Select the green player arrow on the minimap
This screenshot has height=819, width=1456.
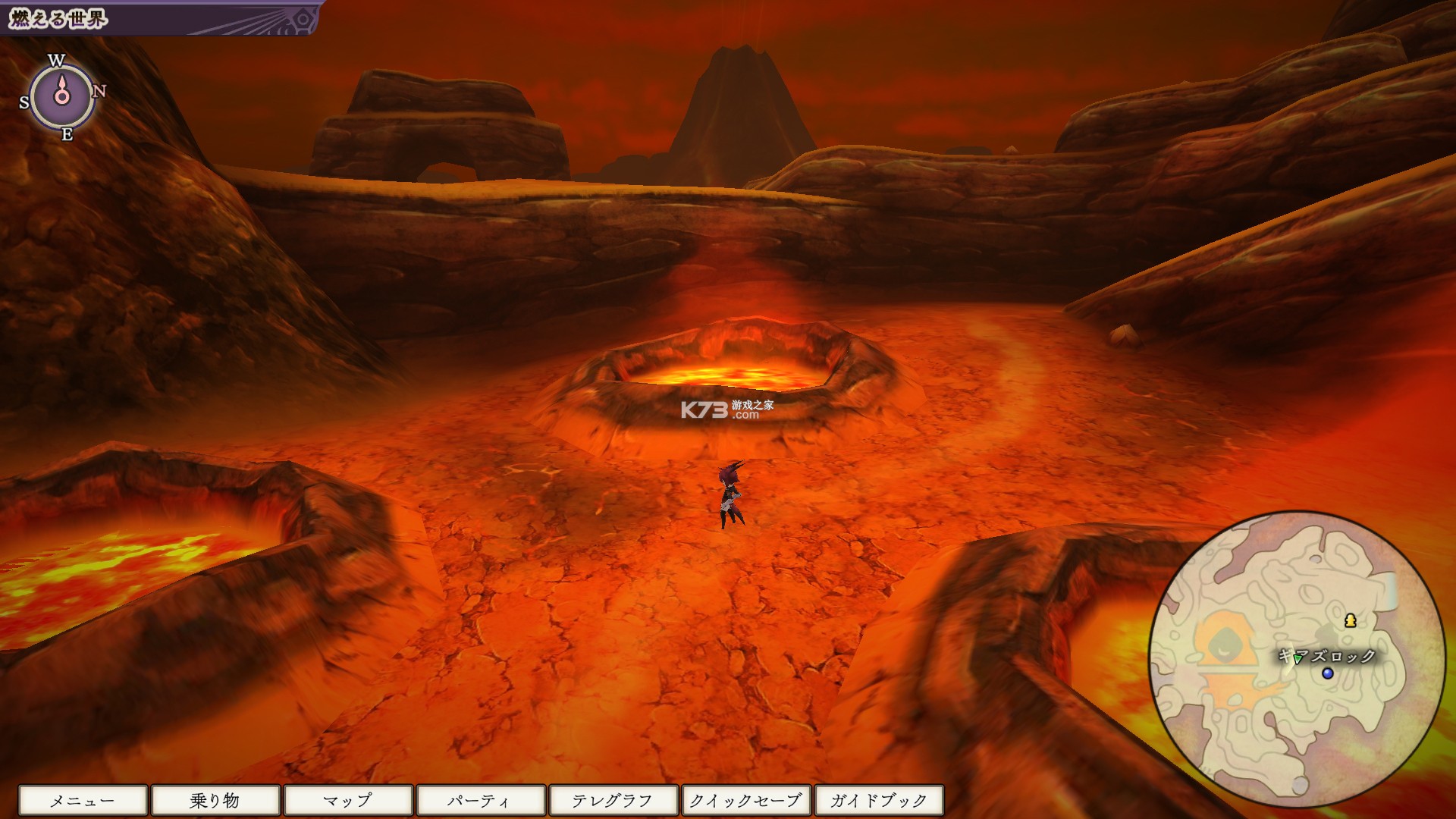[1297, 661]
